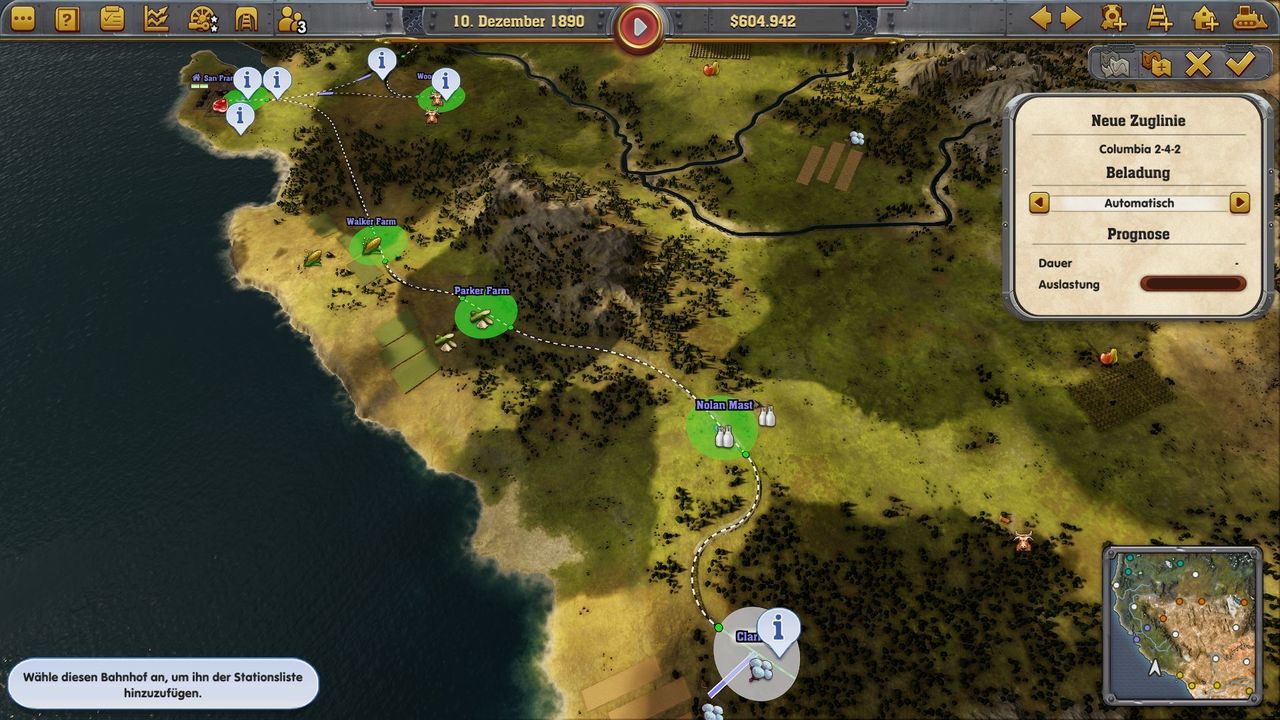
Task: Show the task checklist
Action: (x=112, y=18)
